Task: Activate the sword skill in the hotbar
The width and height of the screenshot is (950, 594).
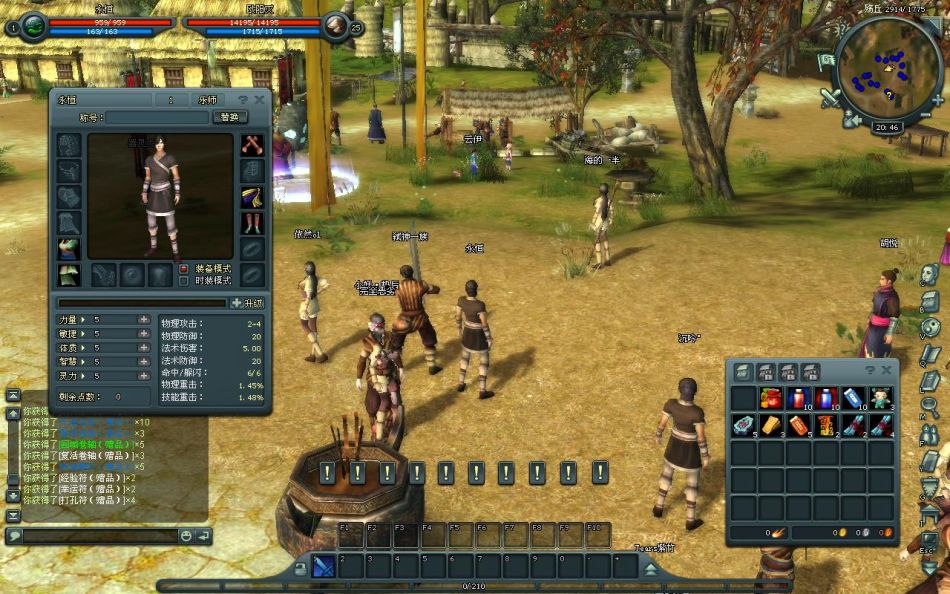Action: 323,566
